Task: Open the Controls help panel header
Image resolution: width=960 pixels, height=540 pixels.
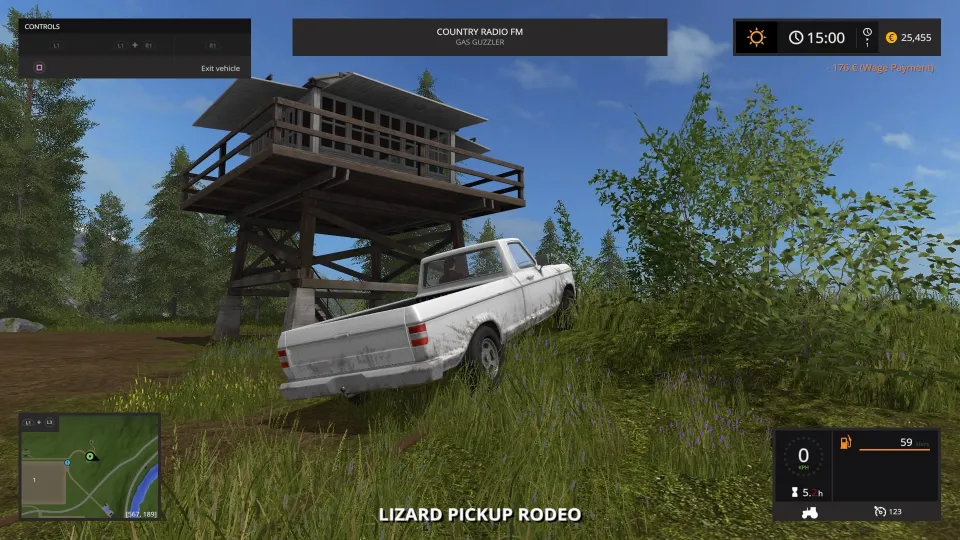Action: (42, 27)
